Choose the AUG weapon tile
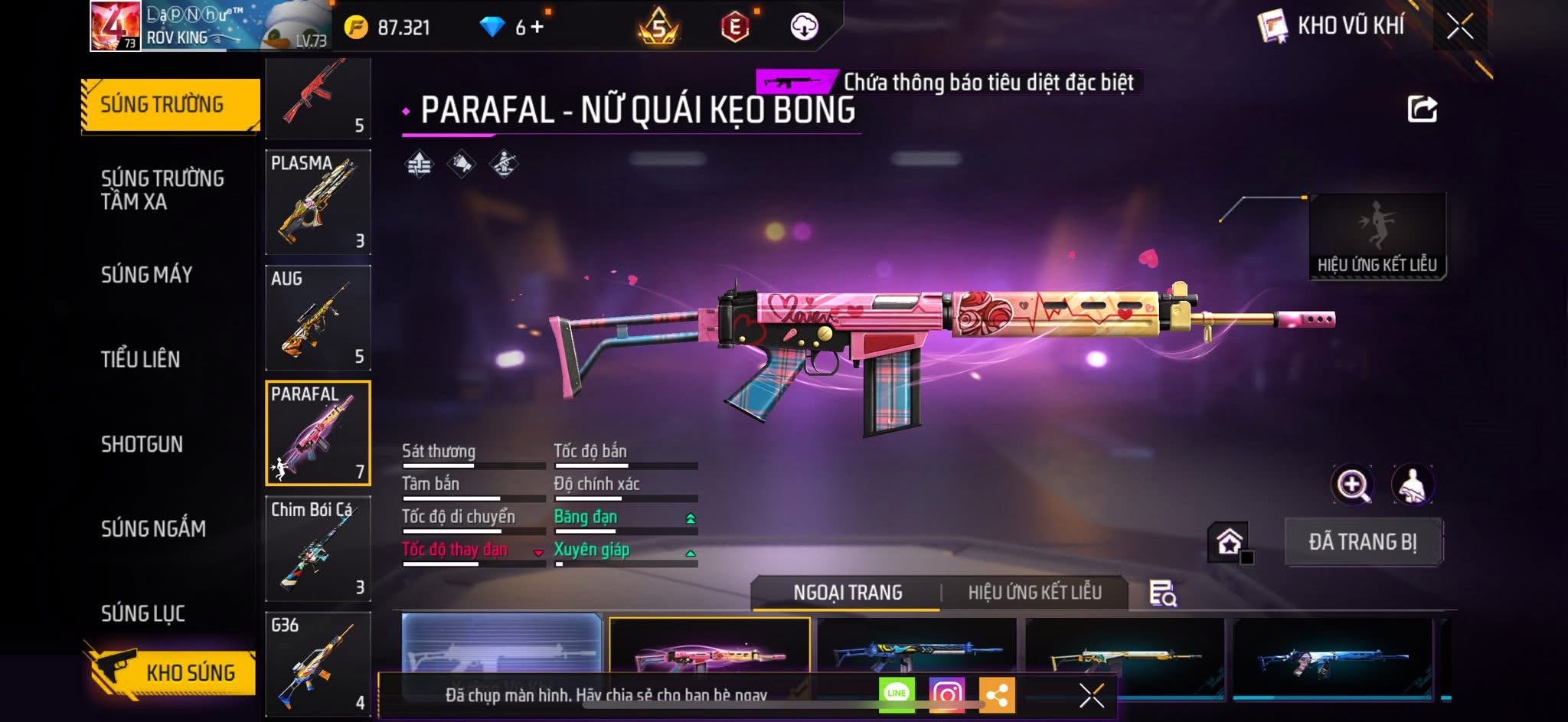 click(x=318, y=318)
